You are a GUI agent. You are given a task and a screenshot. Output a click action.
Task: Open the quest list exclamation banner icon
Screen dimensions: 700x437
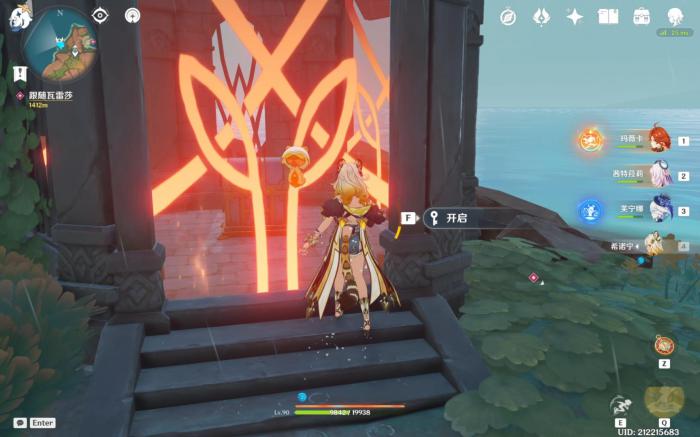coord(20,73)
